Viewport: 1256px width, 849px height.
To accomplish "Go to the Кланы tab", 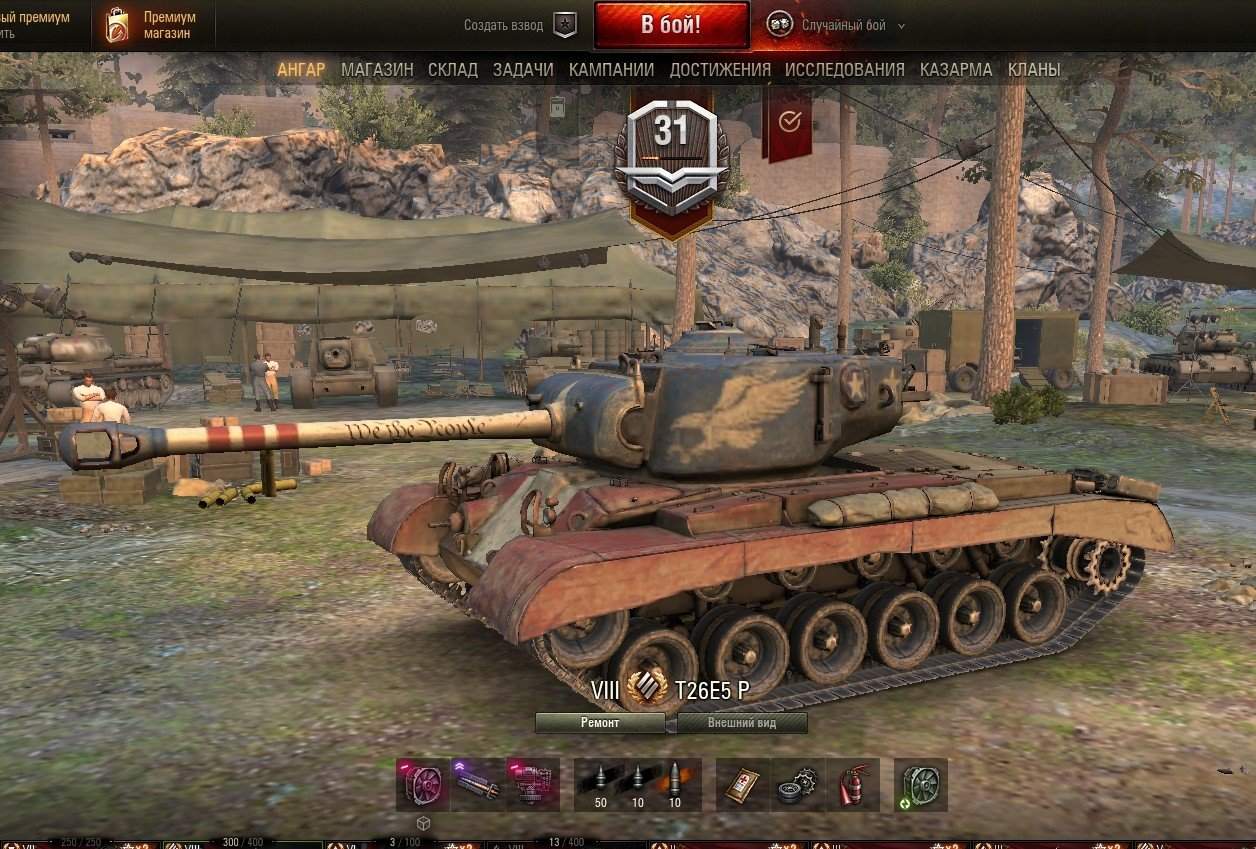I will pos(1034,70).
